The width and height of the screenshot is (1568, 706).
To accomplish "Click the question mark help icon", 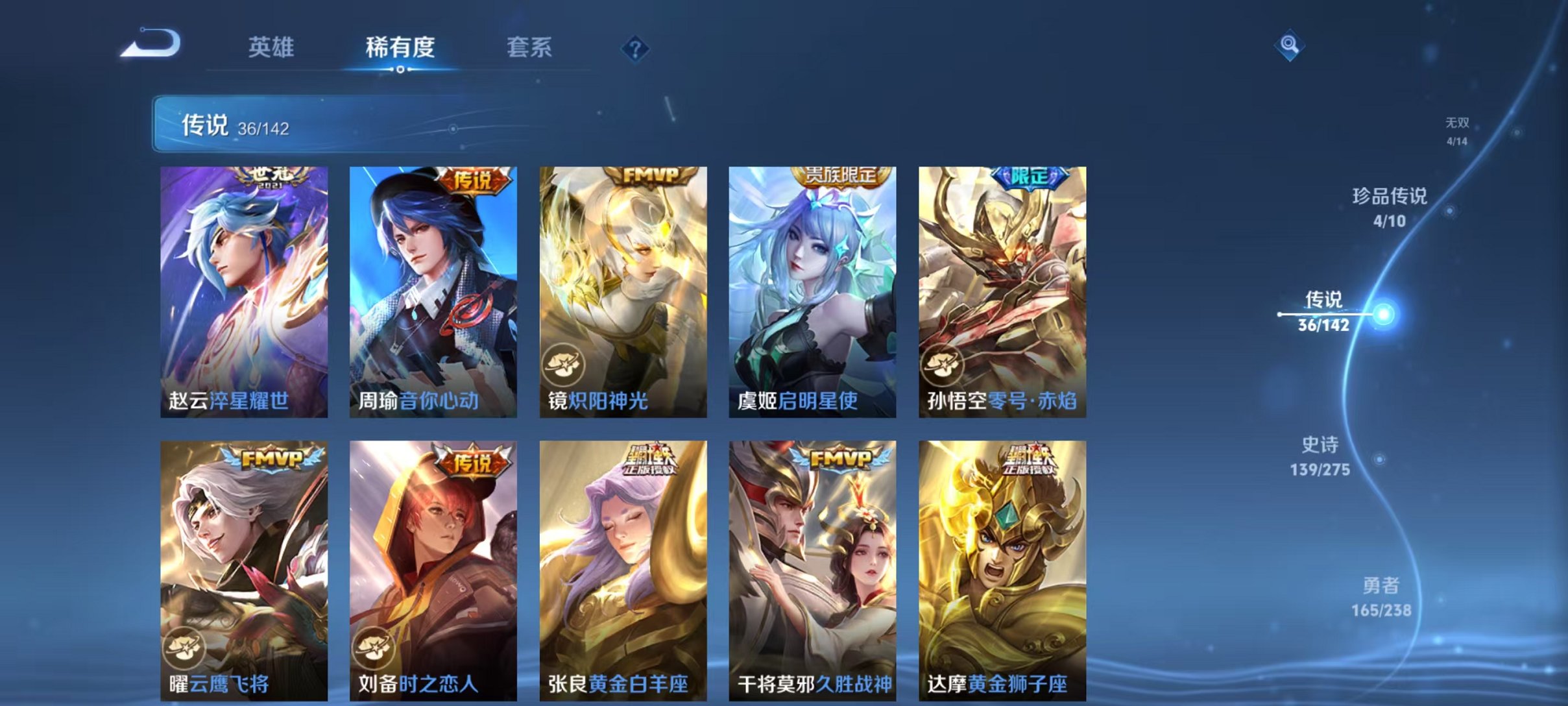I will coord(637,49).
